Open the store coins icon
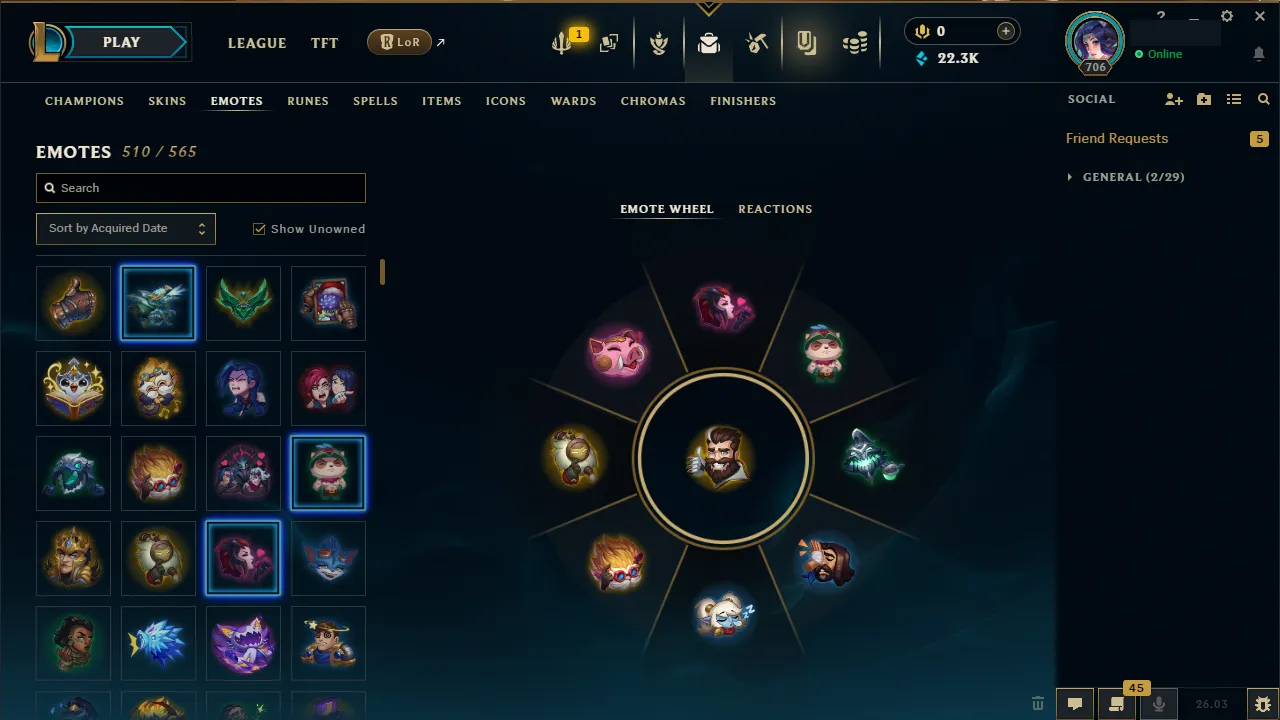This screenshot has height=720, width=1280. (856, 42)
